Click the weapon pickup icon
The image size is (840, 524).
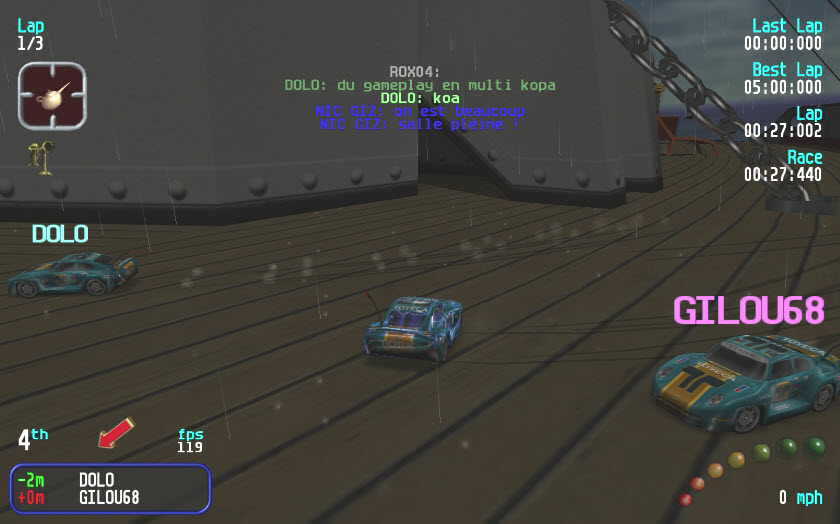pyautogui.click(x=52, y=95)
